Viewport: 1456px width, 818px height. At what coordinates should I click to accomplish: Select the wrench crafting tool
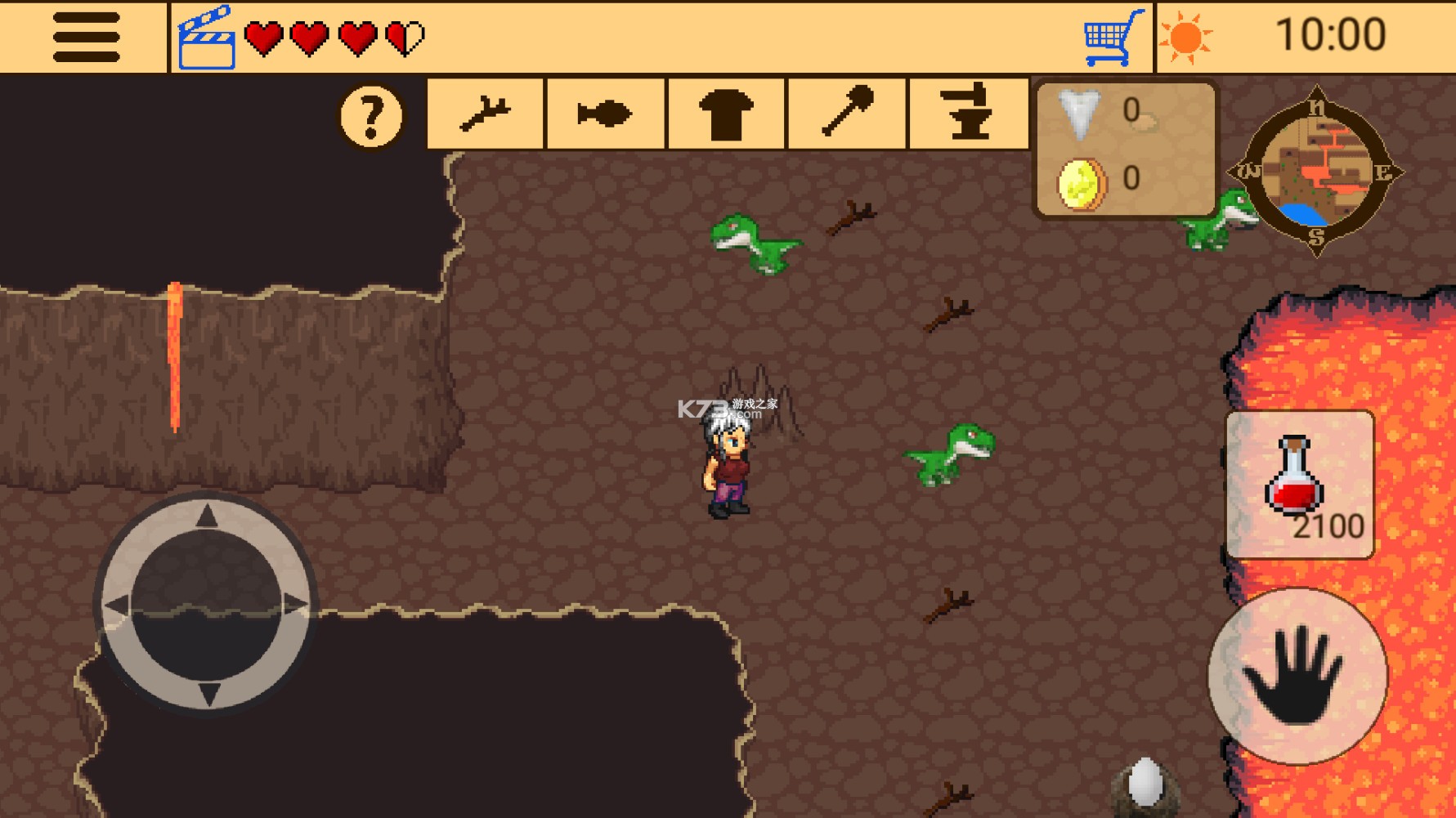pos(484,114)
